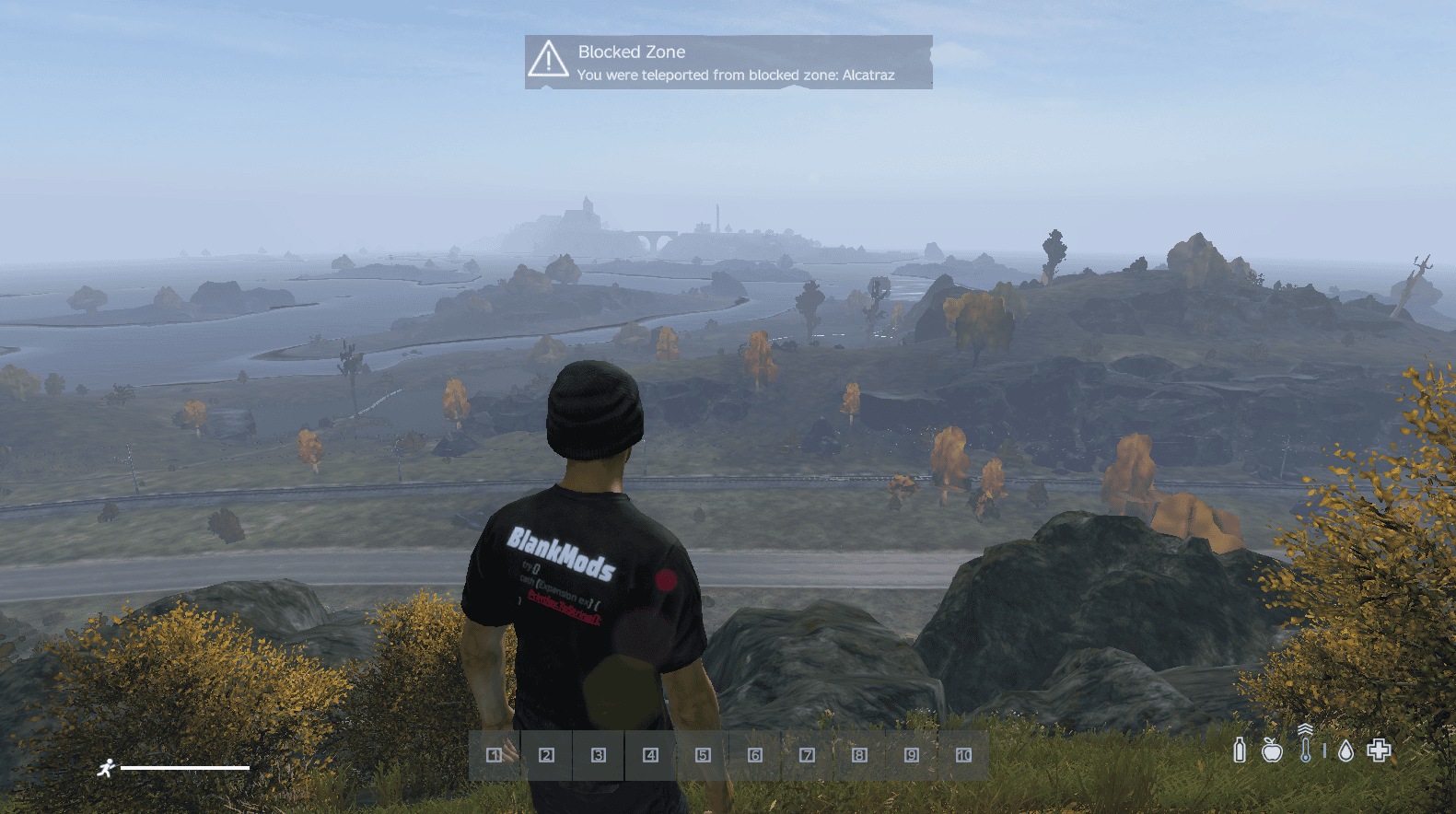Click the health cross status icon
The width and height of the screenshot is (1456, 814).
(1379, 750)
